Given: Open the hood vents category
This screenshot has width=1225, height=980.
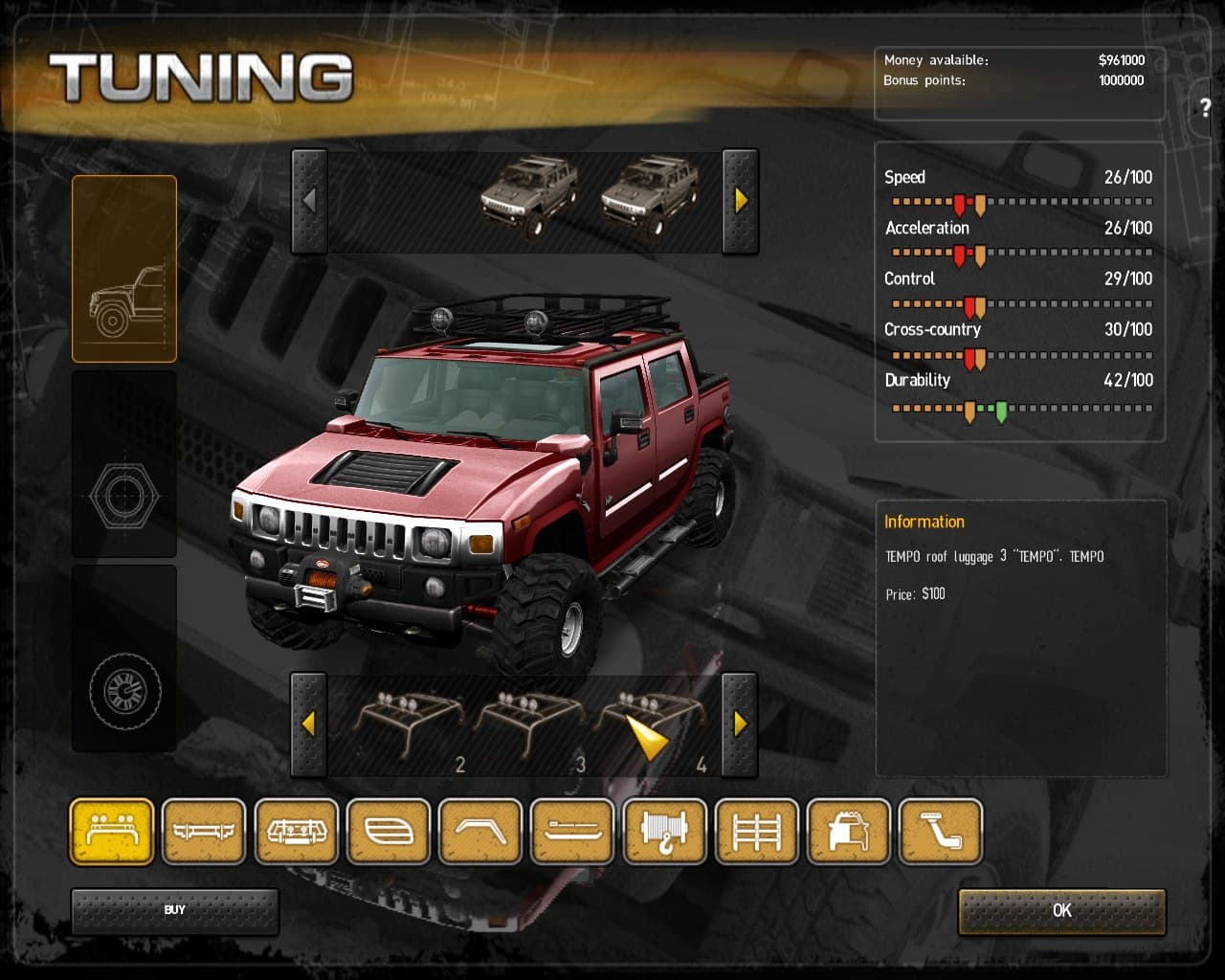Looking at the screenshot, I should tap(389, 831).
